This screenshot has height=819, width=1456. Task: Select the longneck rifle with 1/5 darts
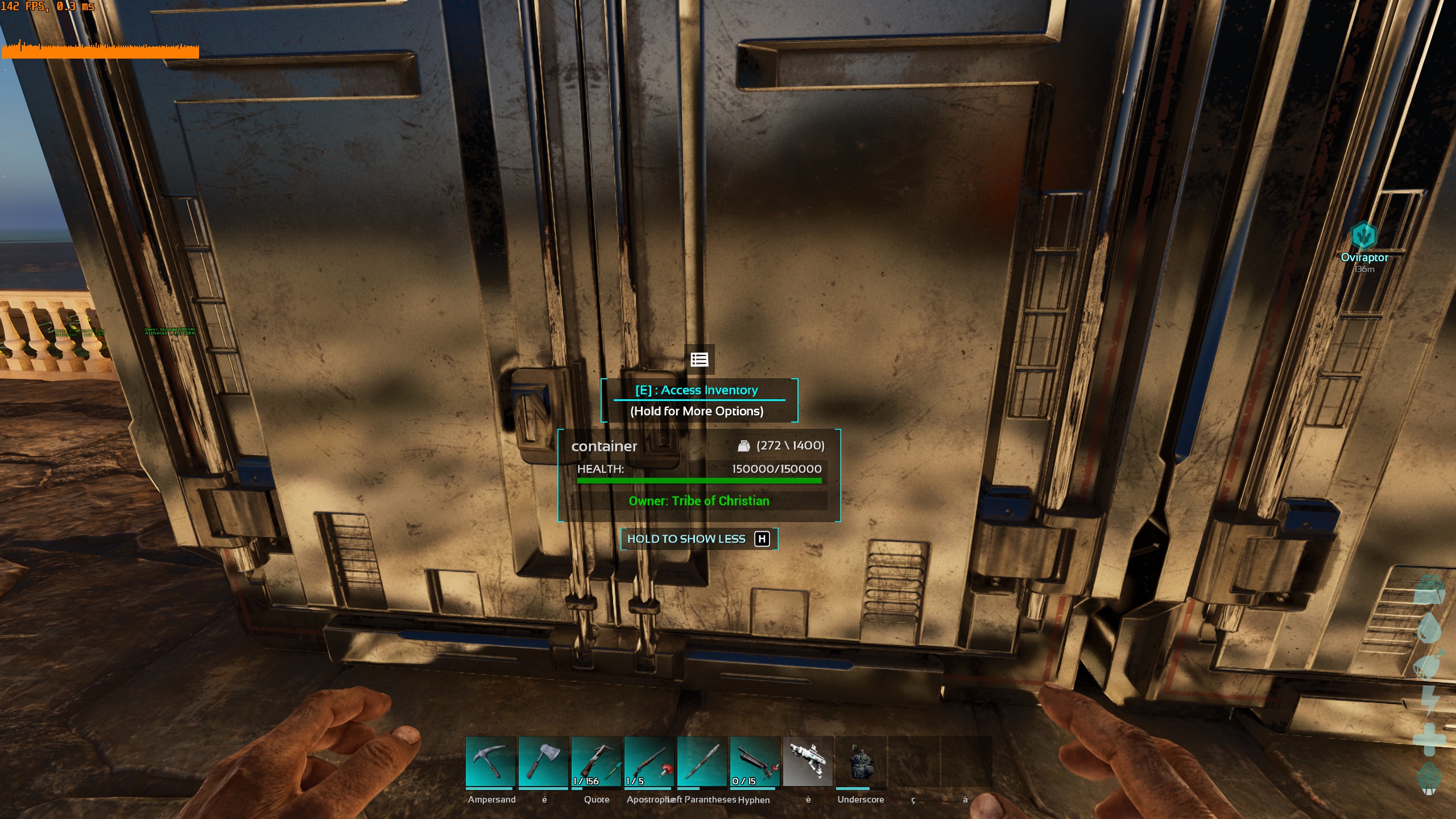coord(649,762)
